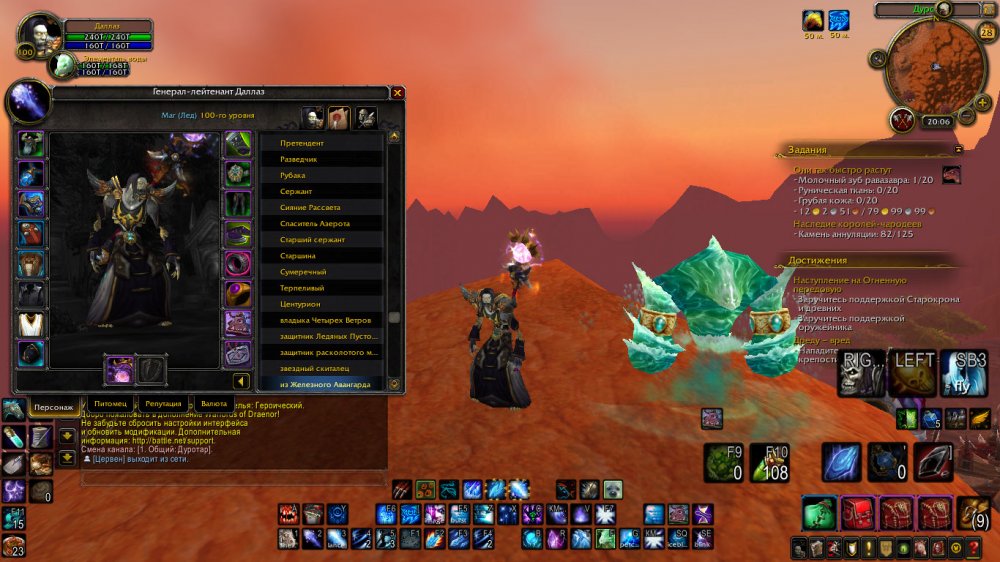Show the Валюта tab
The width and height of the screenshot is (1000, 562).
coord(214,403)
